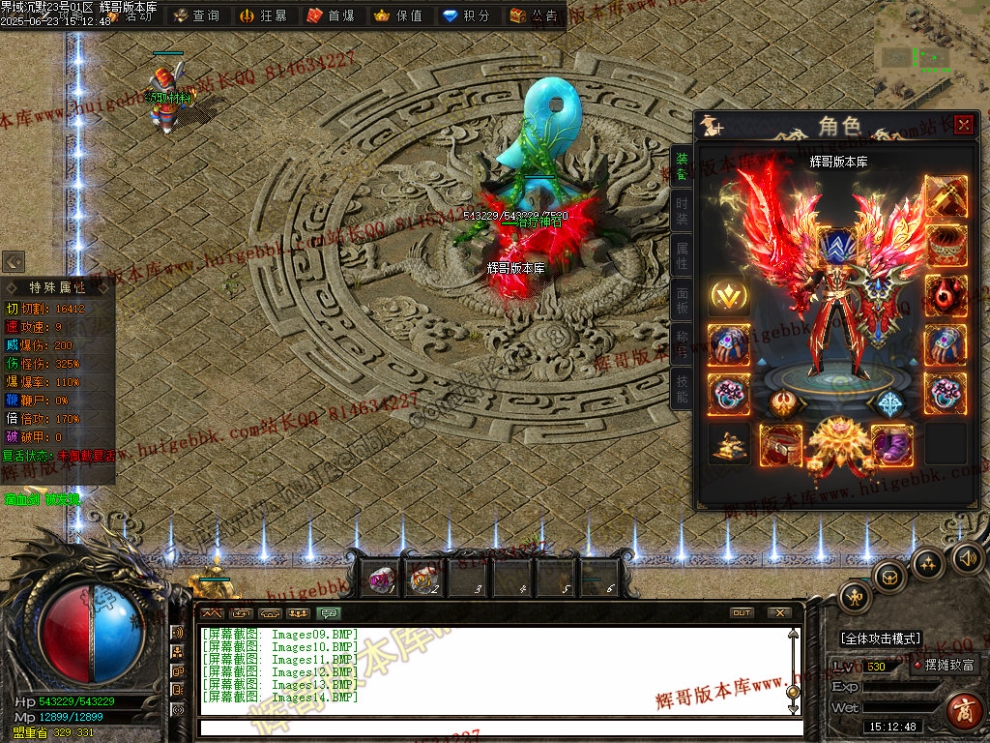Image resolution: width=990 pixels, height=743 pixels.
Task: Select the red belt equipment slot
Action: point(781,444)
